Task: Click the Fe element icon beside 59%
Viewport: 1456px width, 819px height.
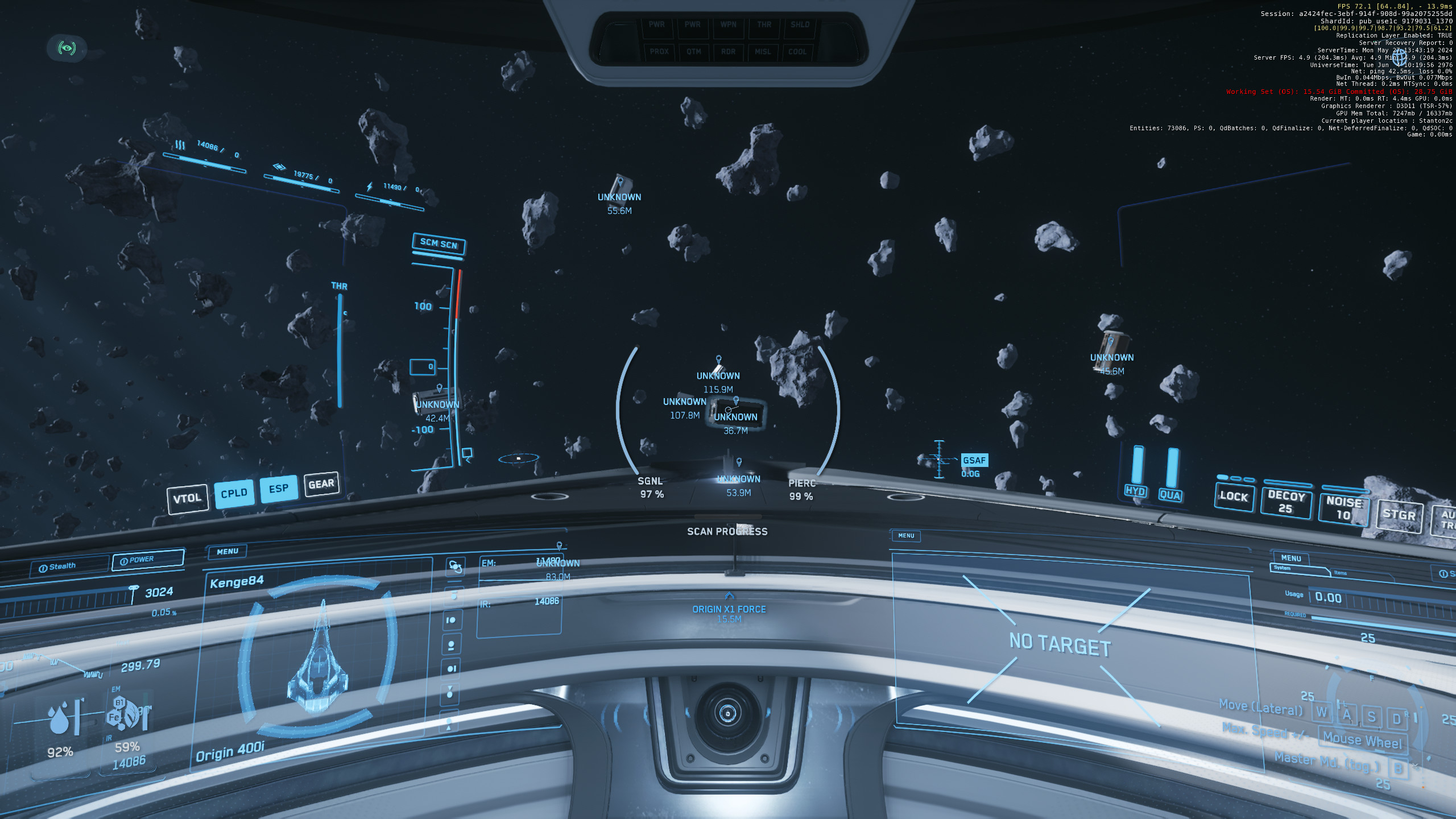Action: pyautogui.click(x=115, y=717)
